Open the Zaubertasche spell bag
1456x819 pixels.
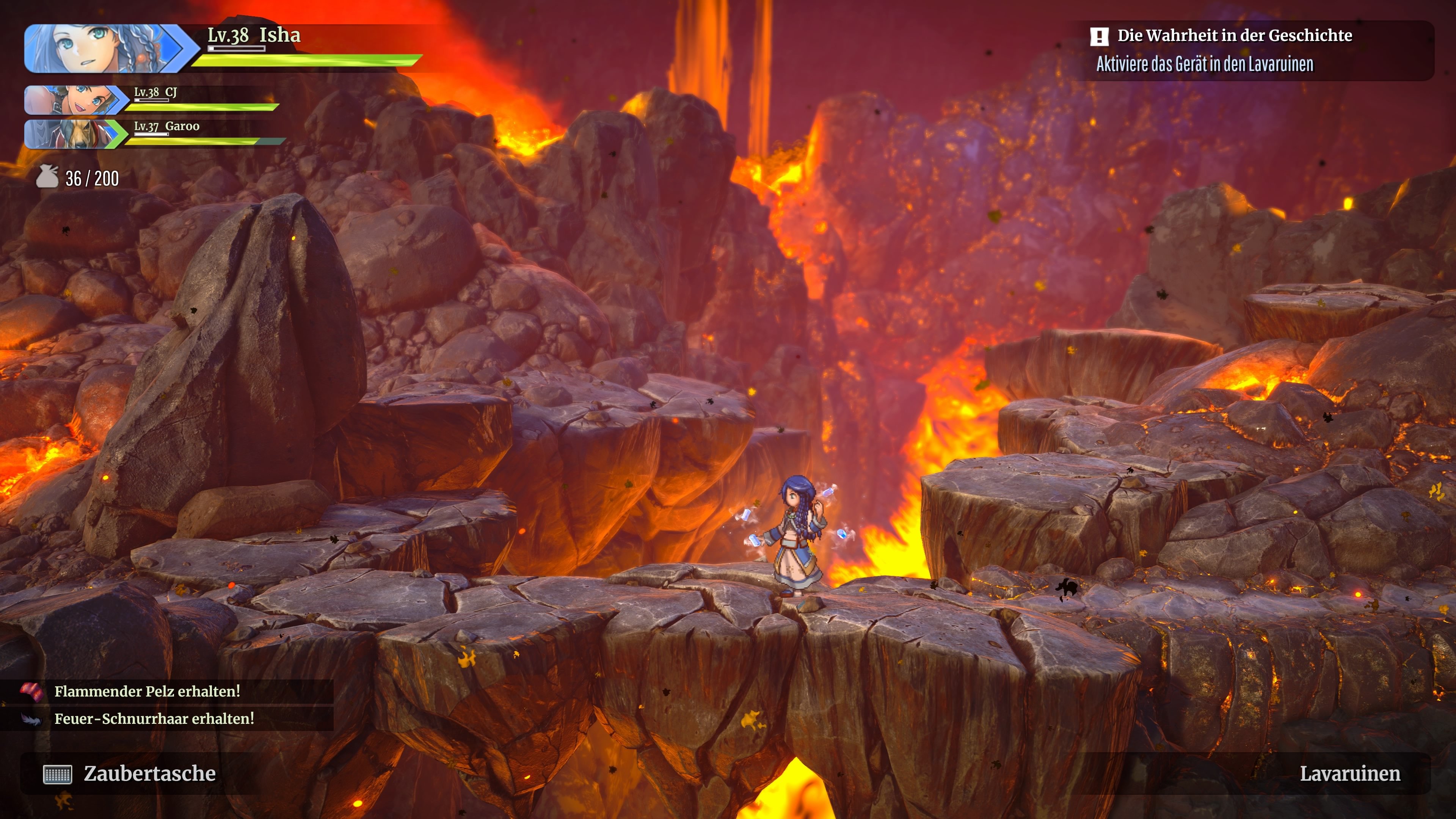pyautogui.click(x=130, y=773)
